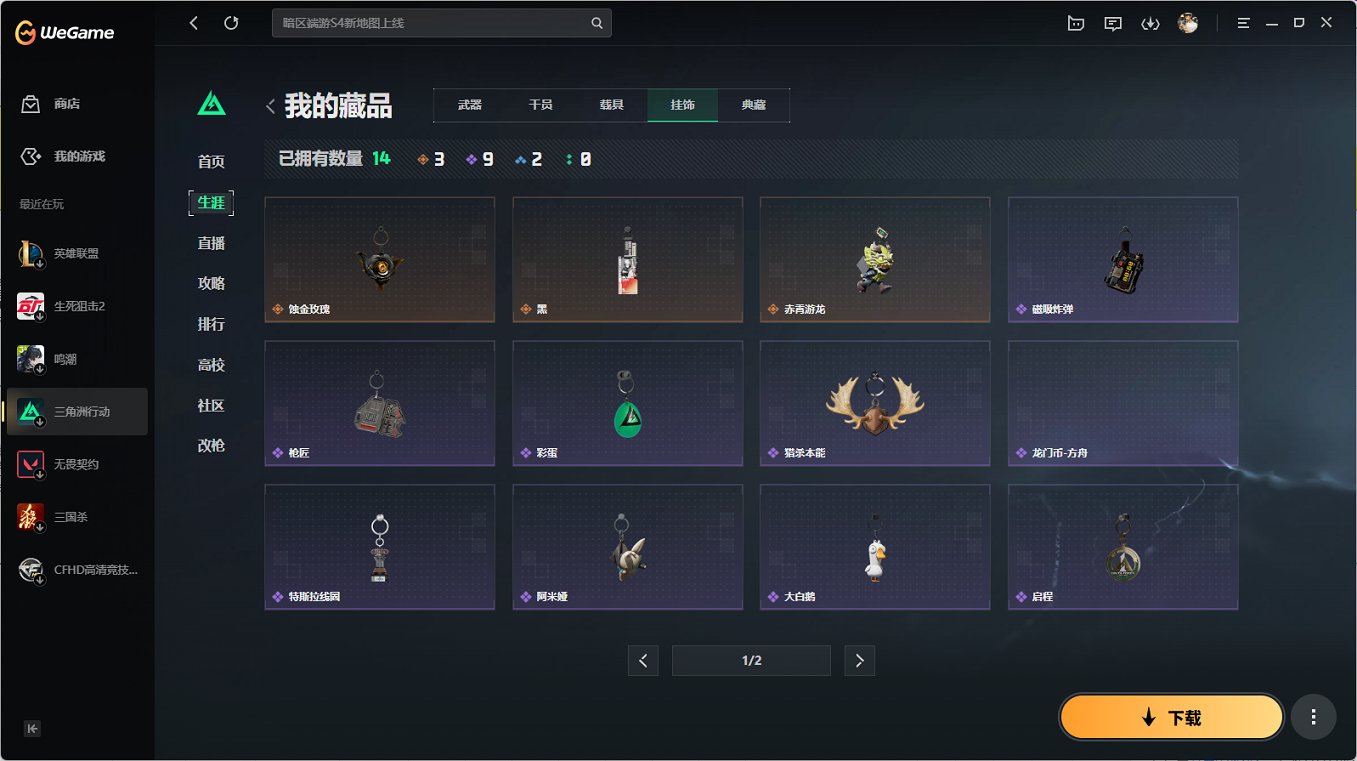Open the 三角洲行动 triangle logo near 我的藏品
This screenshot has height=761, width=1357.
click(x=210, y=102)
